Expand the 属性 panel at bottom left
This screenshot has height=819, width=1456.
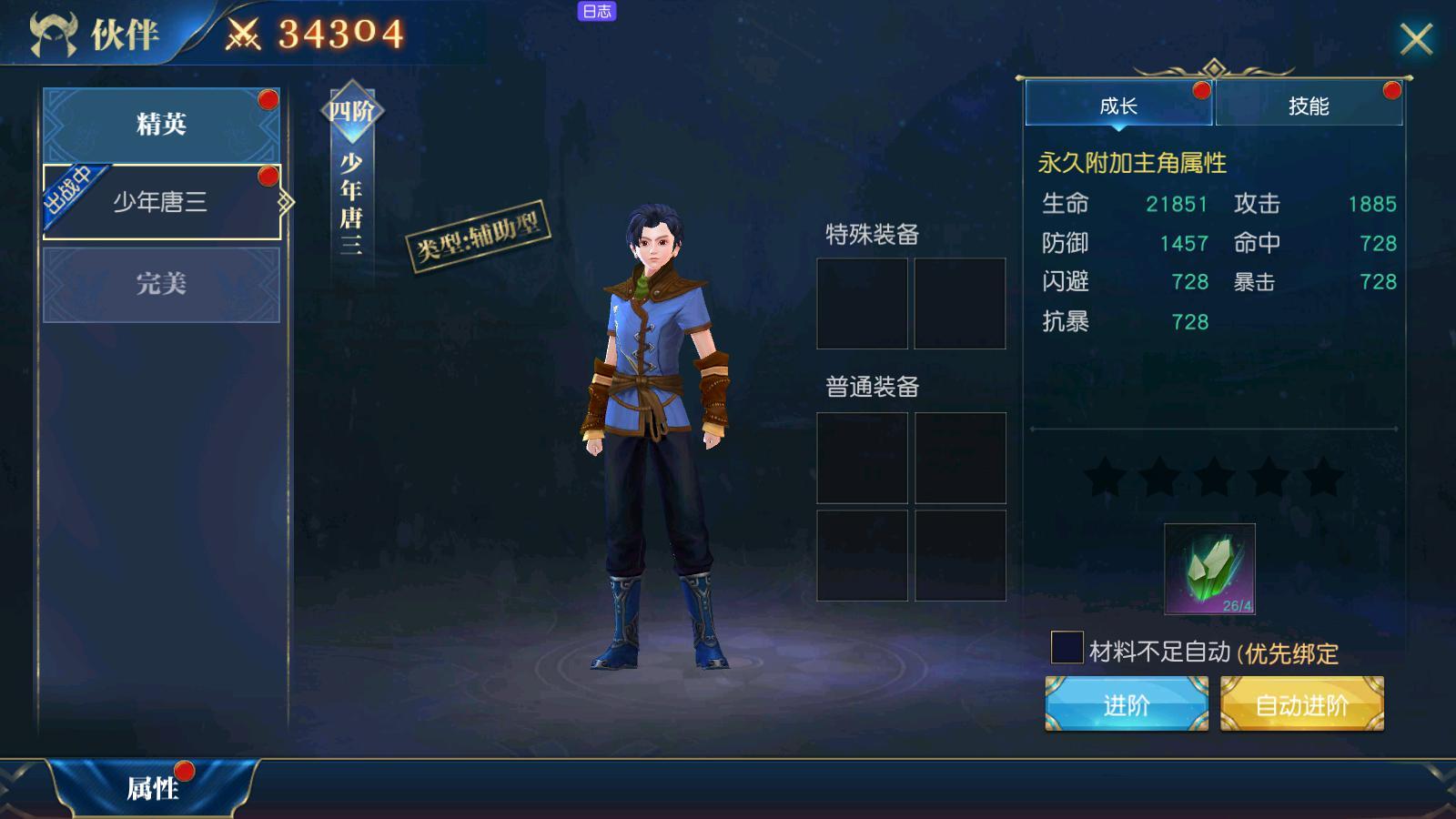[x=155, y=786]
